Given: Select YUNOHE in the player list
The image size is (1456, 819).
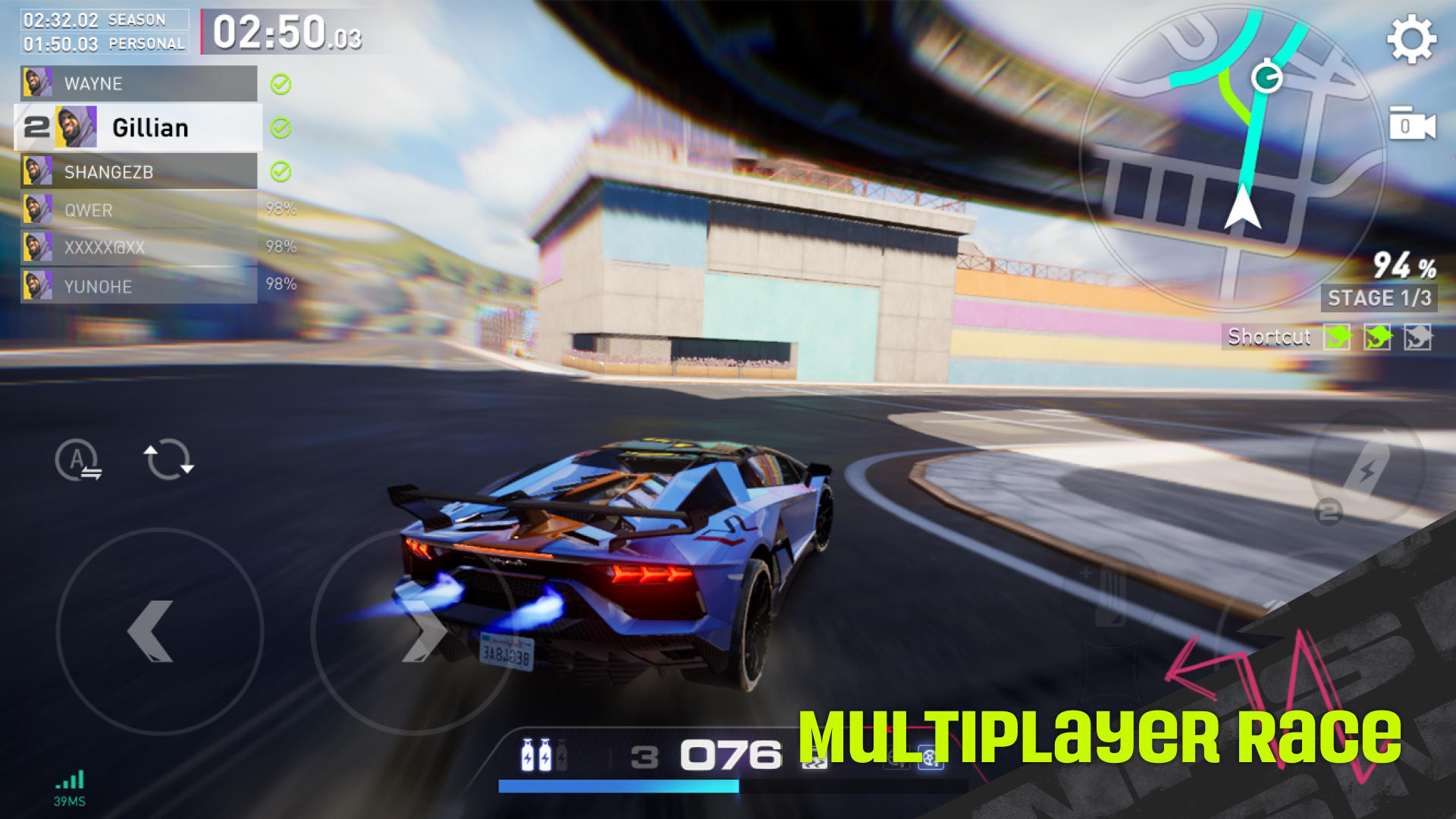Looking at the screenshot, I should [99, 287].
